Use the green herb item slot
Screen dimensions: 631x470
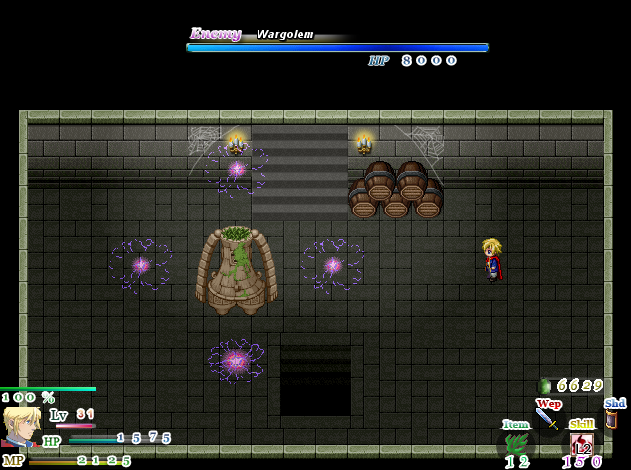516,443
